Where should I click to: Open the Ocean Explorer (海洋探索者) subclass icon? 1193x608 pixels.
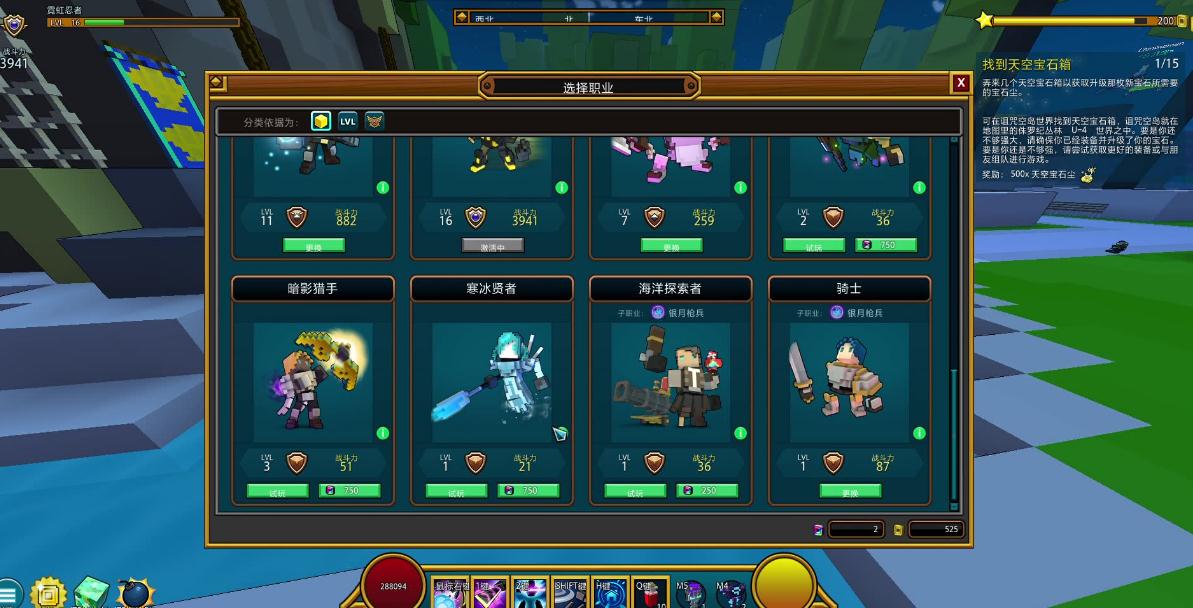(x=658, y=313)
